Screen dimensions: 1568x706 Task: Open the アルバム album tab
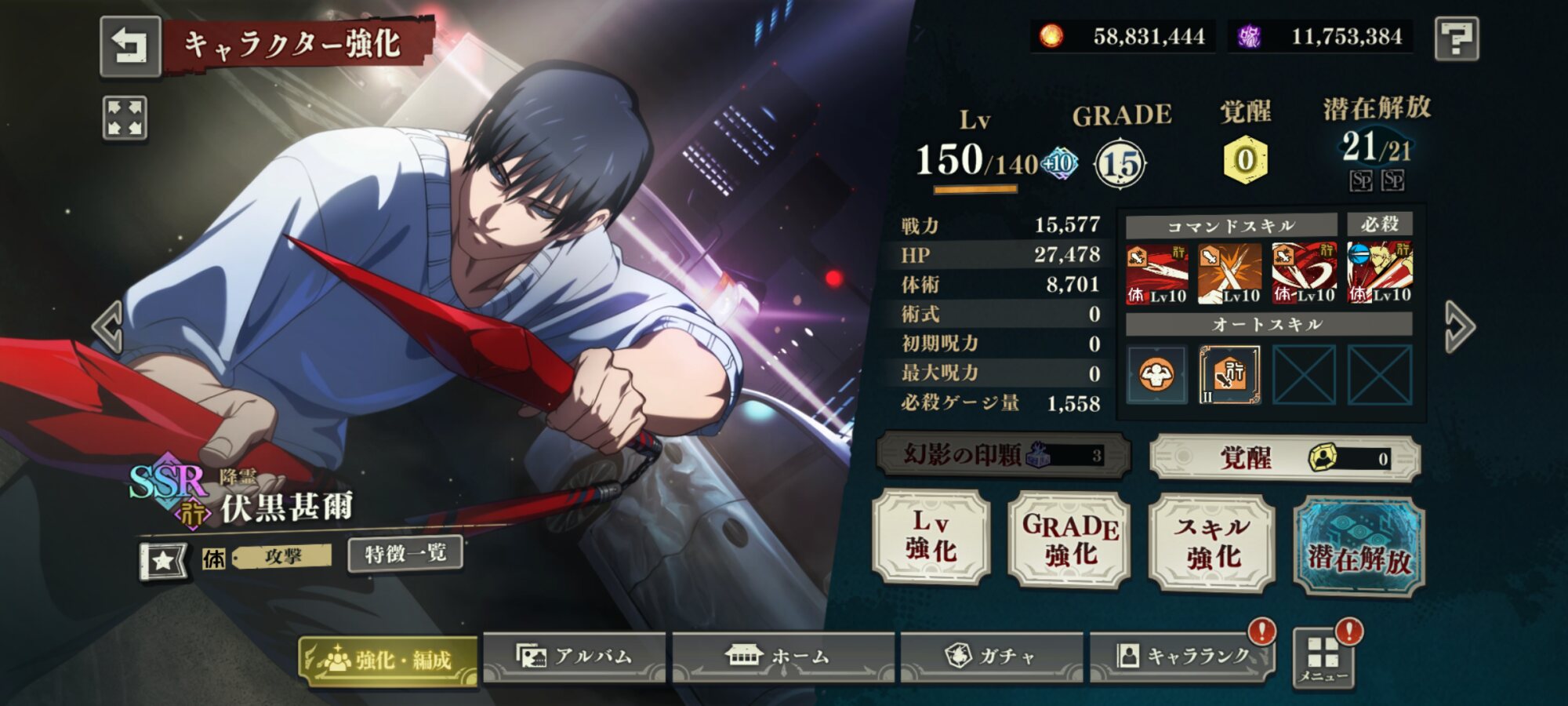[574, 657]
